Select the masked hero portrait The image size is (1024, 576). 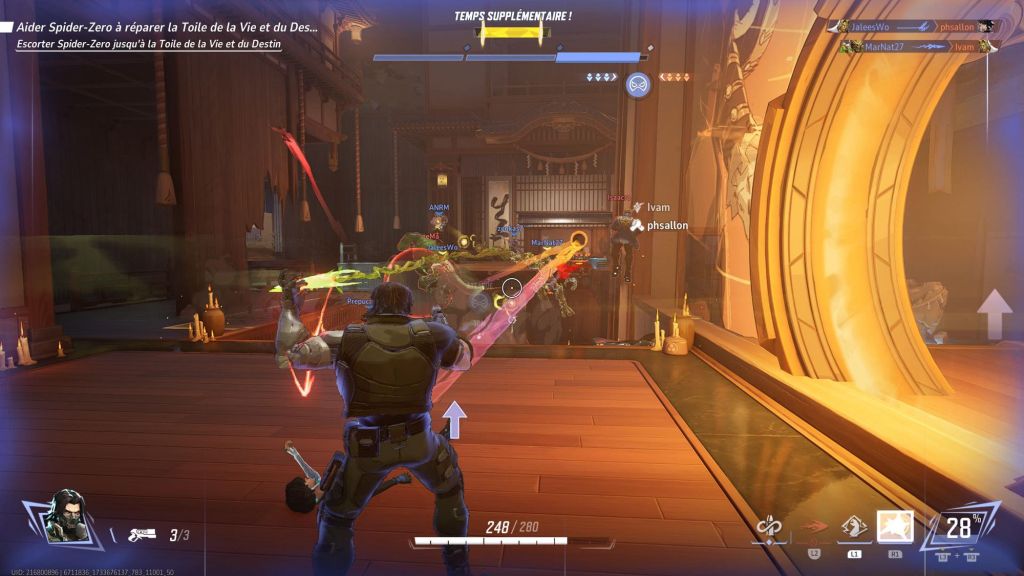coord(68,516)
